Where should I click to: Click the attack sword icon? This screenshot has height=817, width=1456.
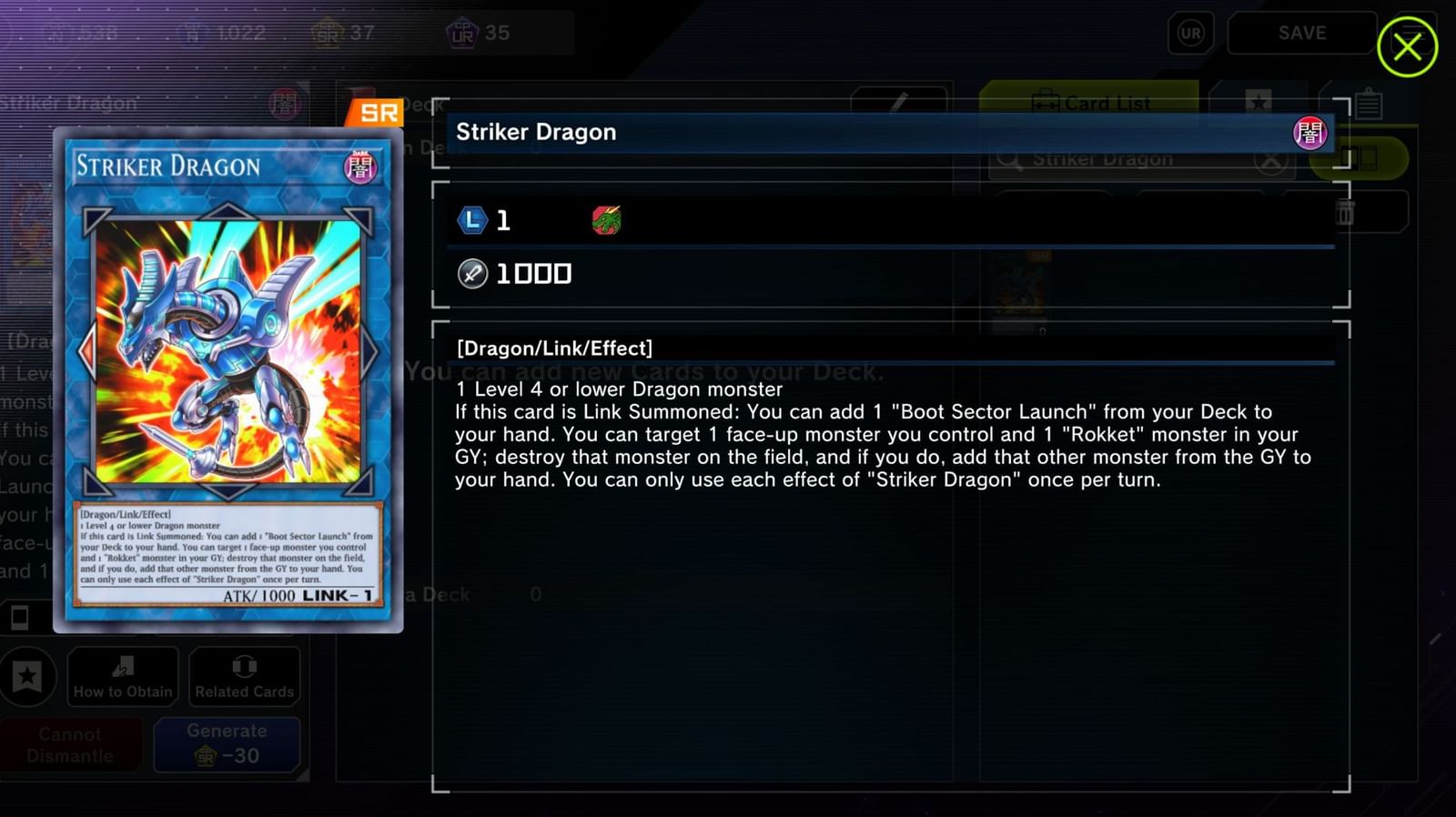471,273
